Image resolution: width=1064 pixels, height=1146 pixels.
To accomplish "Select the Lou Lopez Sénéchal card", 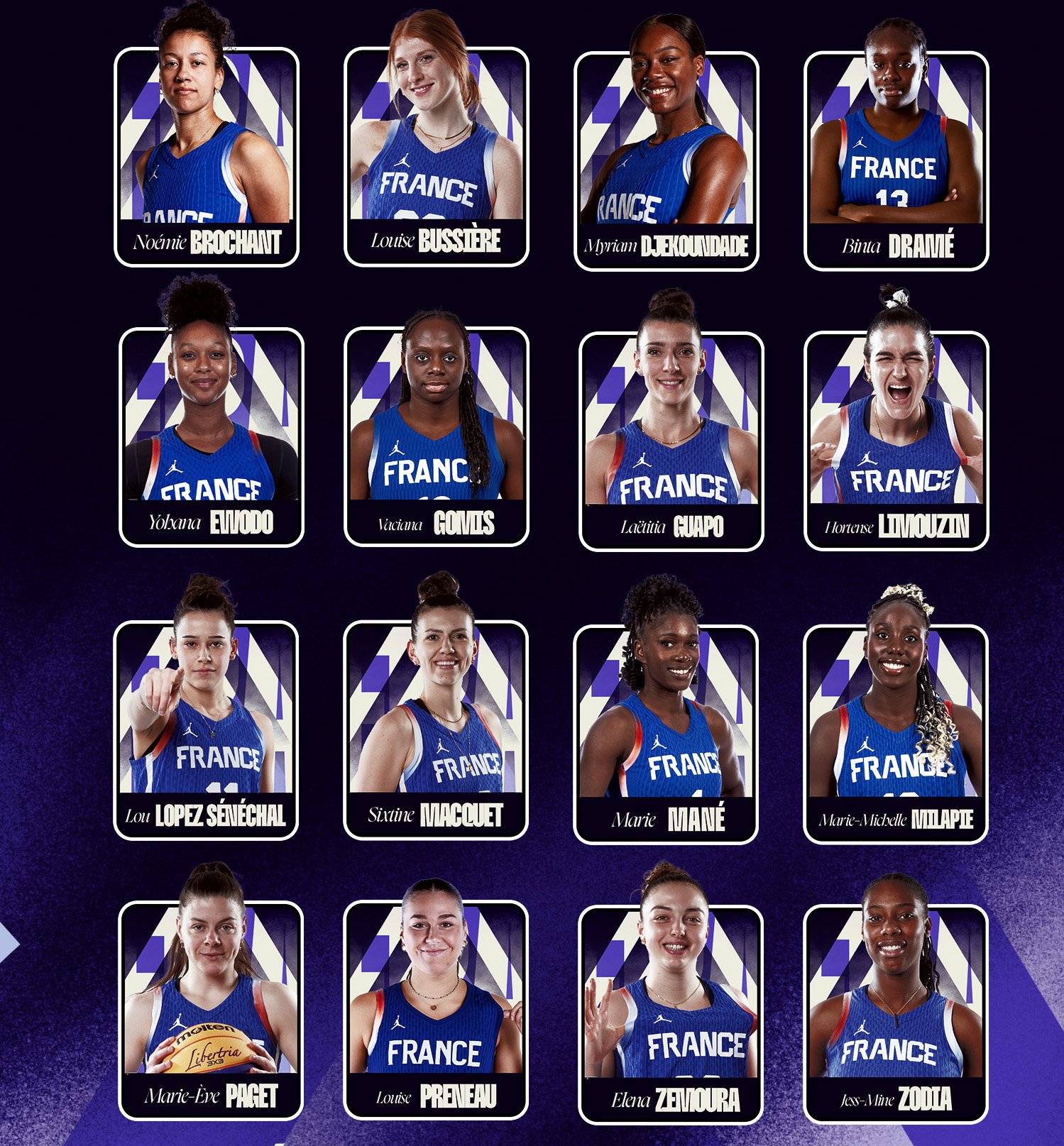I will click(206, 730).
